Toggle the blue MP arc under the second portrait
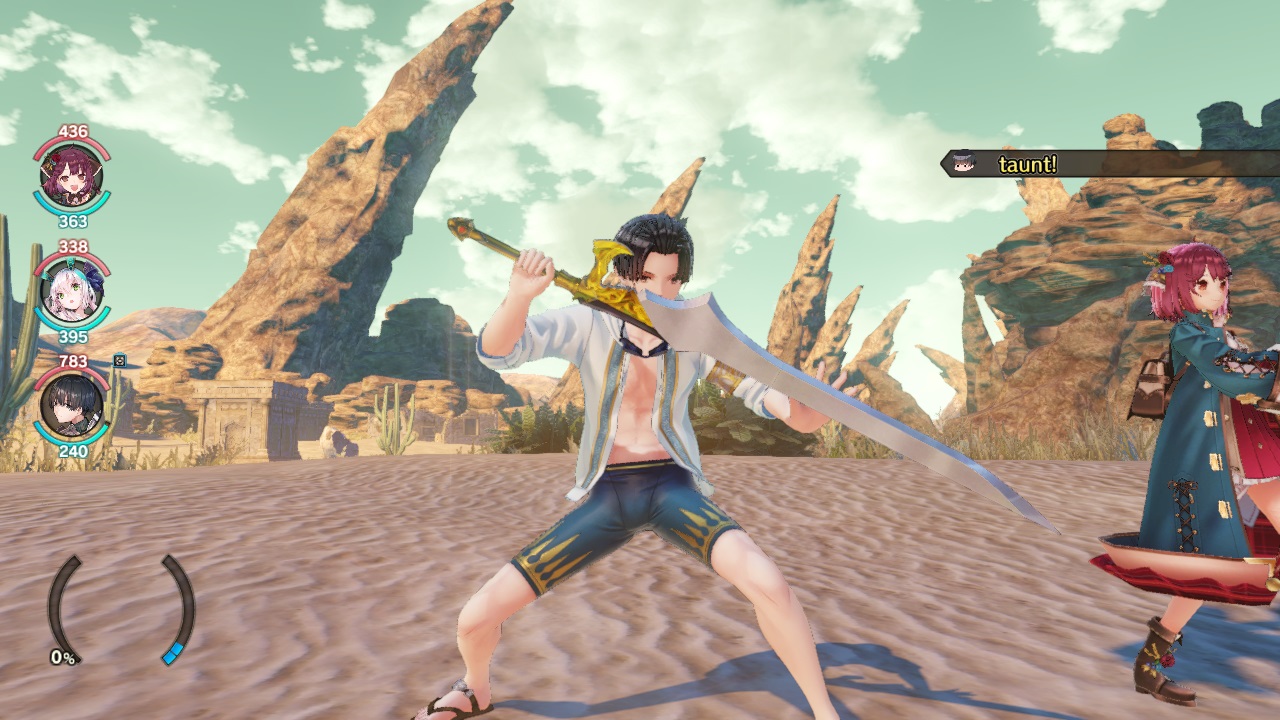This screenshot has width=1280, height=720. (x=72, y=327)
